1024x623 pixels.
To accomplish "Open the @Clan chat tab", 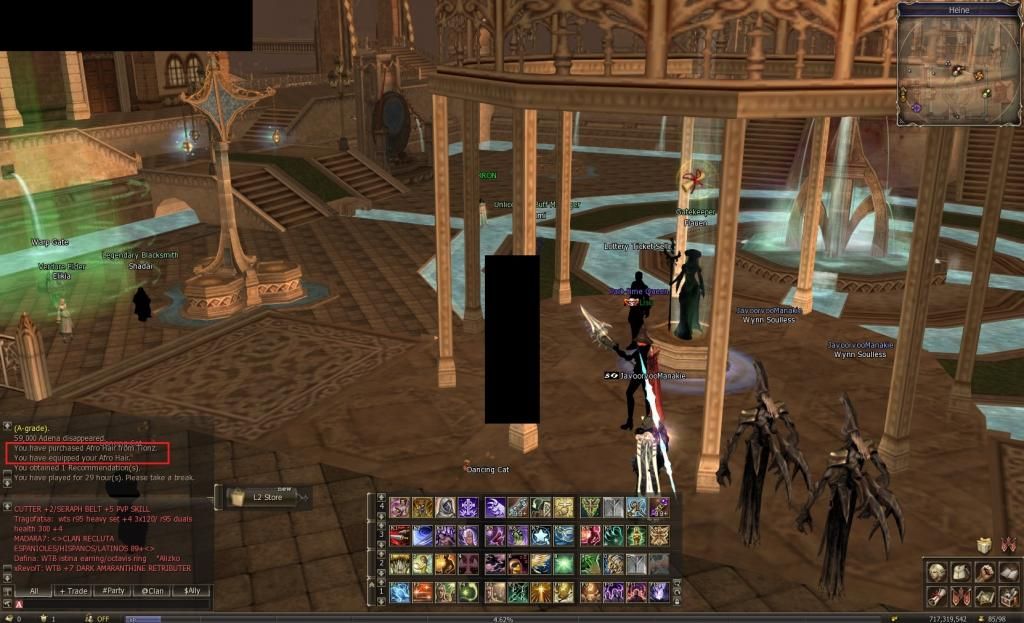I will click(x=151, y=591).
